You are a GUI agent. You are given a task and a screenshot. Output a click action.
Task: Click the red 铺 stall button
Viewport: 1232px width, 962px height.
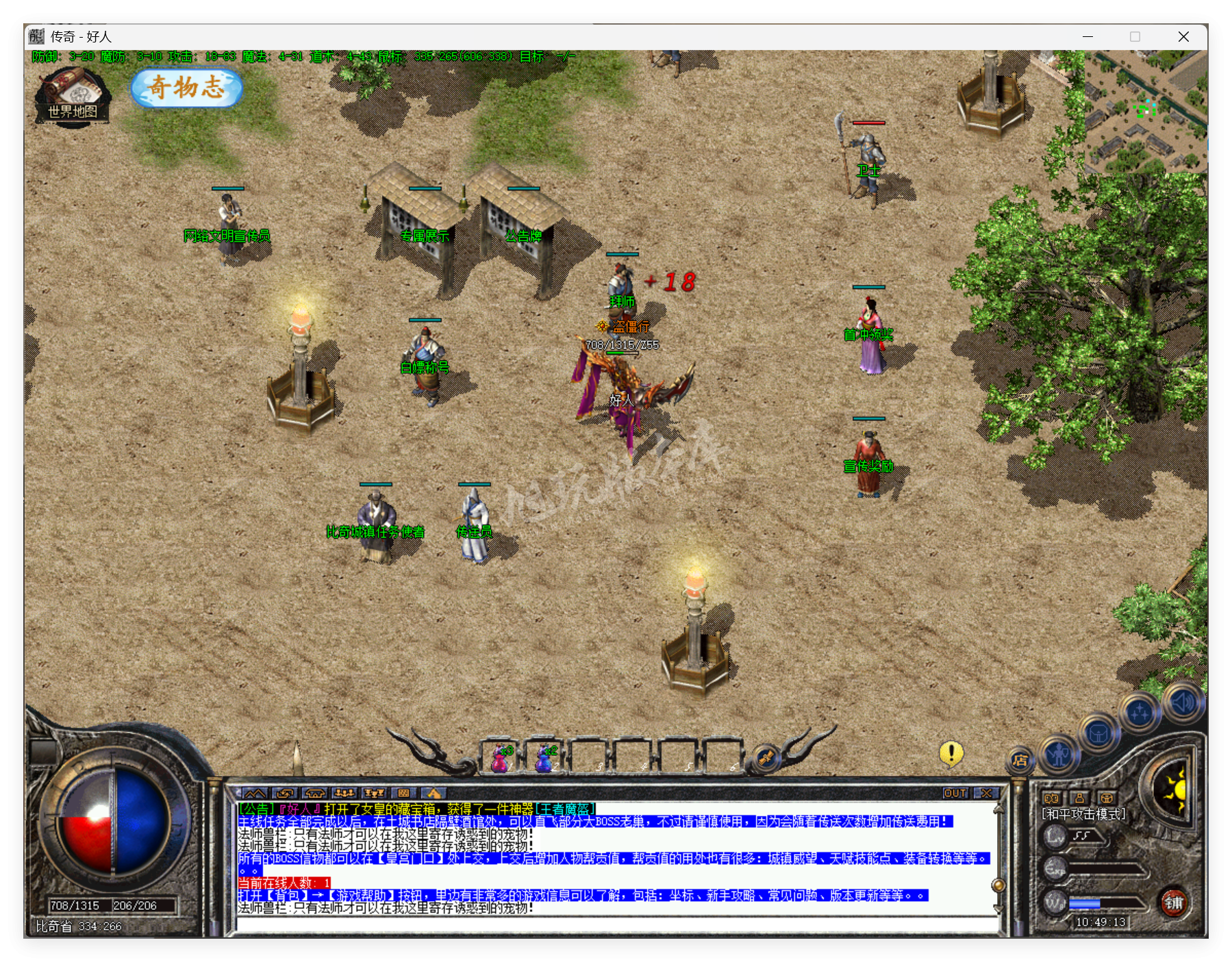click(1174, 902)
